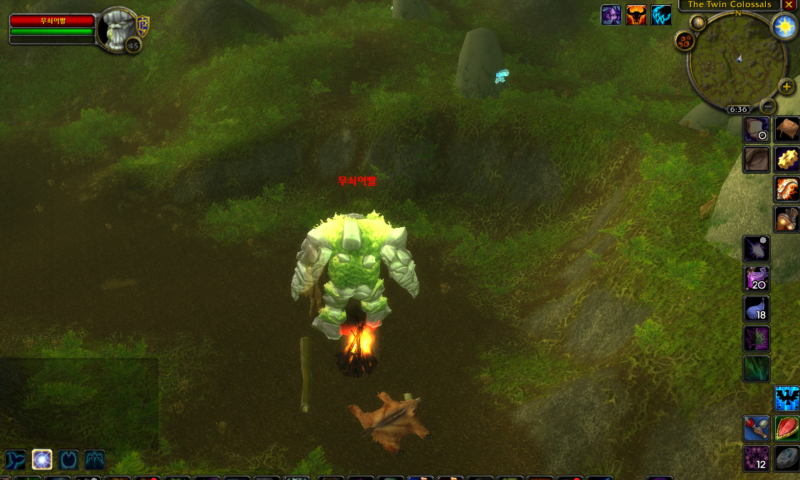Click the purple face buff icon
Image resolution: width=800 pixels, height=480 pixels.
click(610, 15)
